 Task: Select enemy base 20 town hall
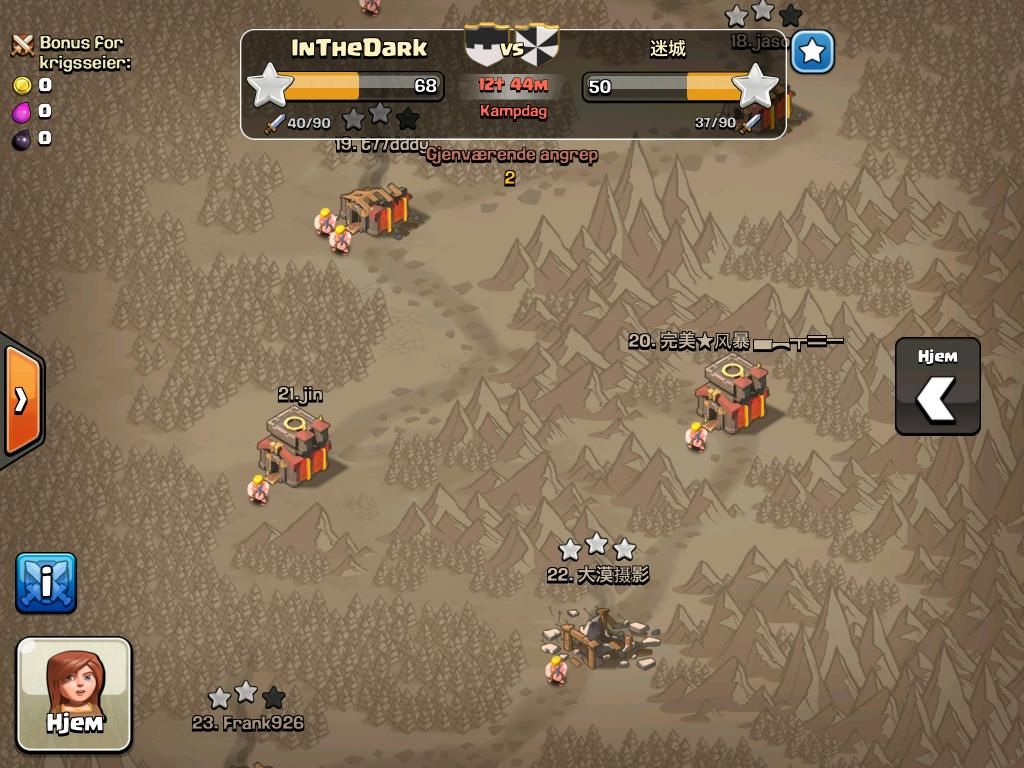click(x=732, y=395)
